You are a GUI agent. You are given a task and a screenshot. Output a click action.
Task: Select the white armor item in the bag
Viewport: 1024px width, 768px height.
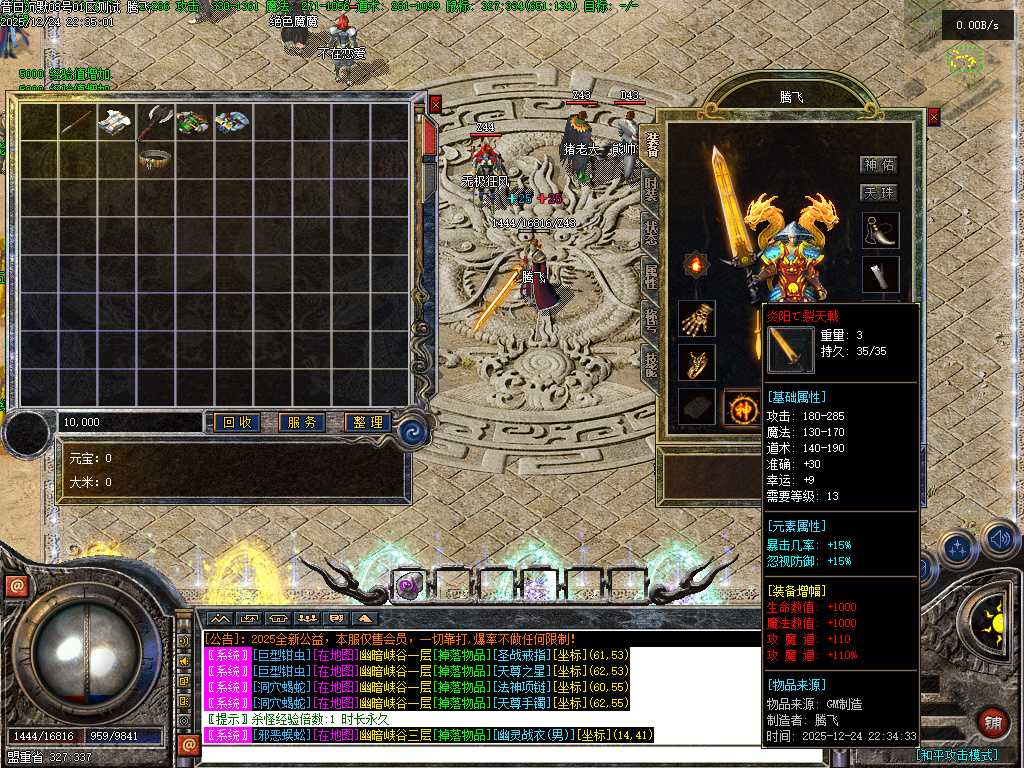pos(117,121)
